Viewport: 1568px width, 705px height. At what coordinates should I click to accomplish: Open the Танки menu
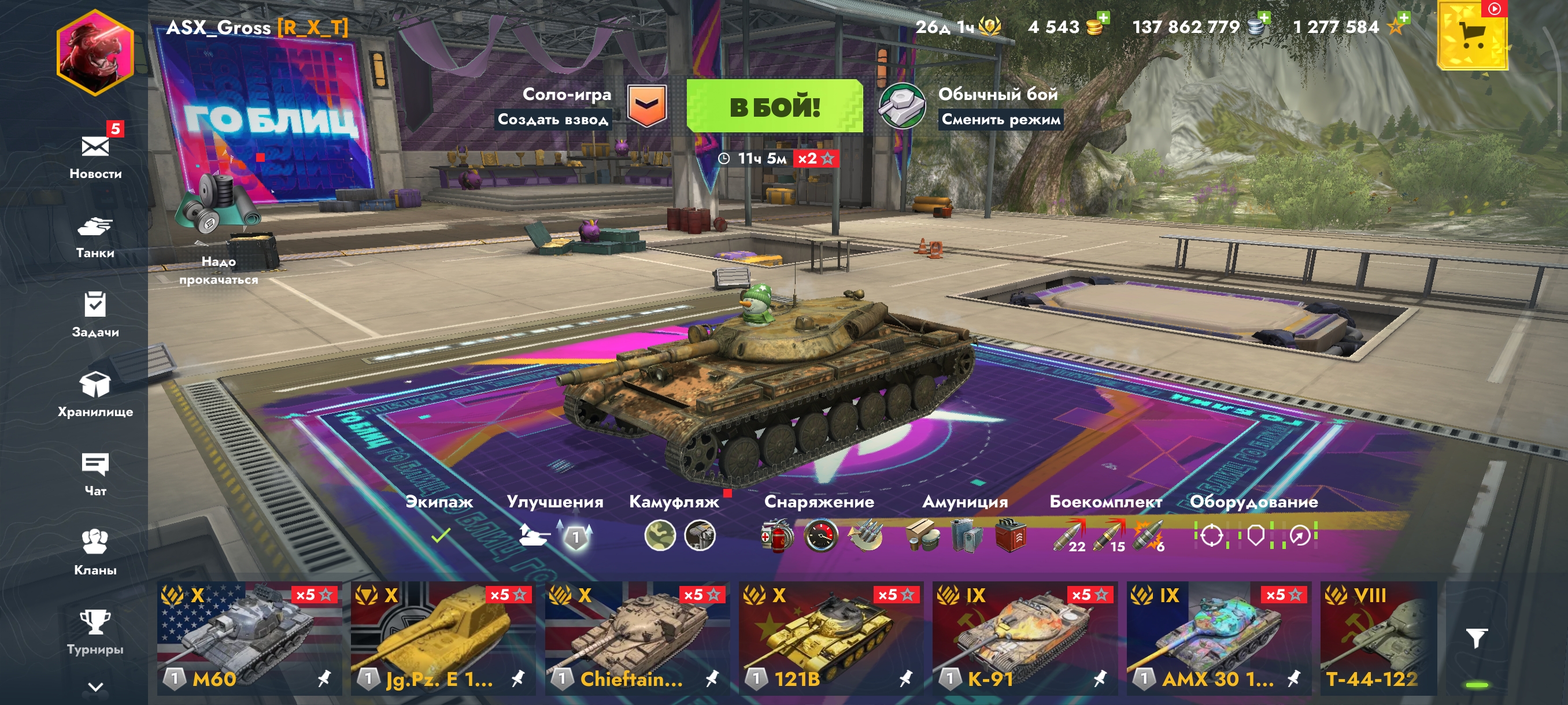point(95,236)
